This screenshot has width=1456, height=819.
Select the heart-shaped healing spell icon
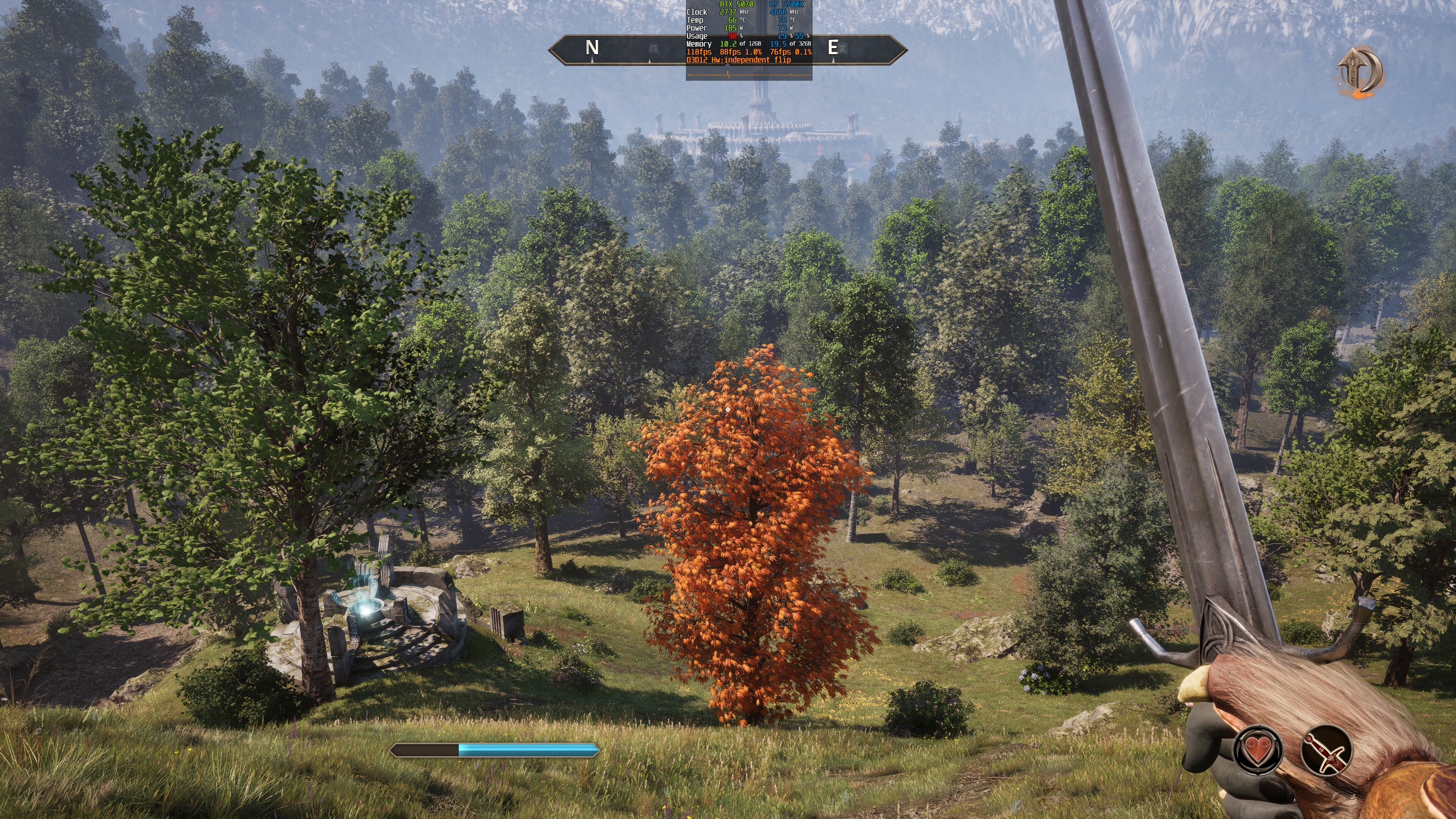[x=1258, y=750]
